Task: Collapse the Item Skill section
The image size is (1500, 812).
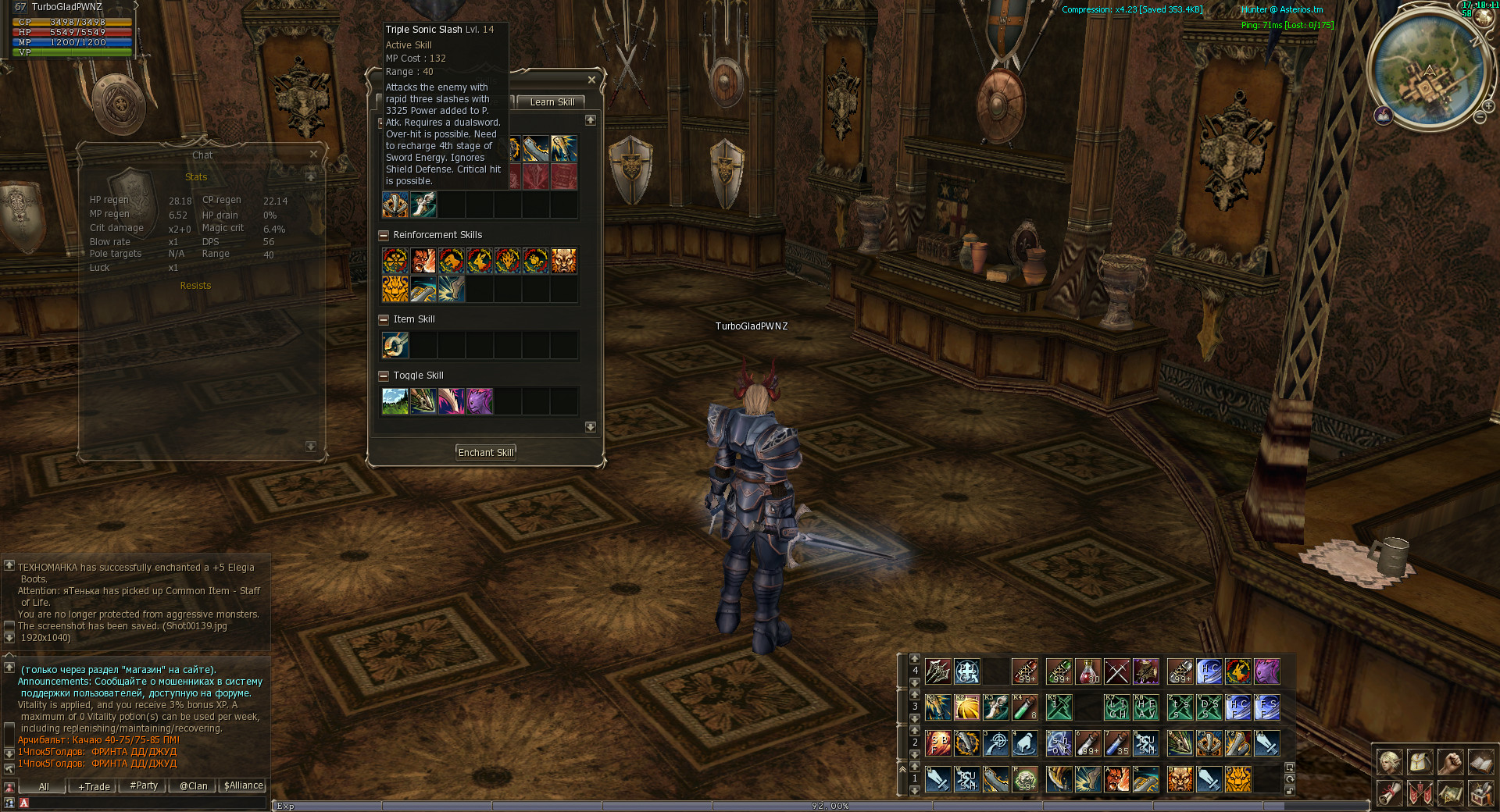Action: (x=384, y=319)
